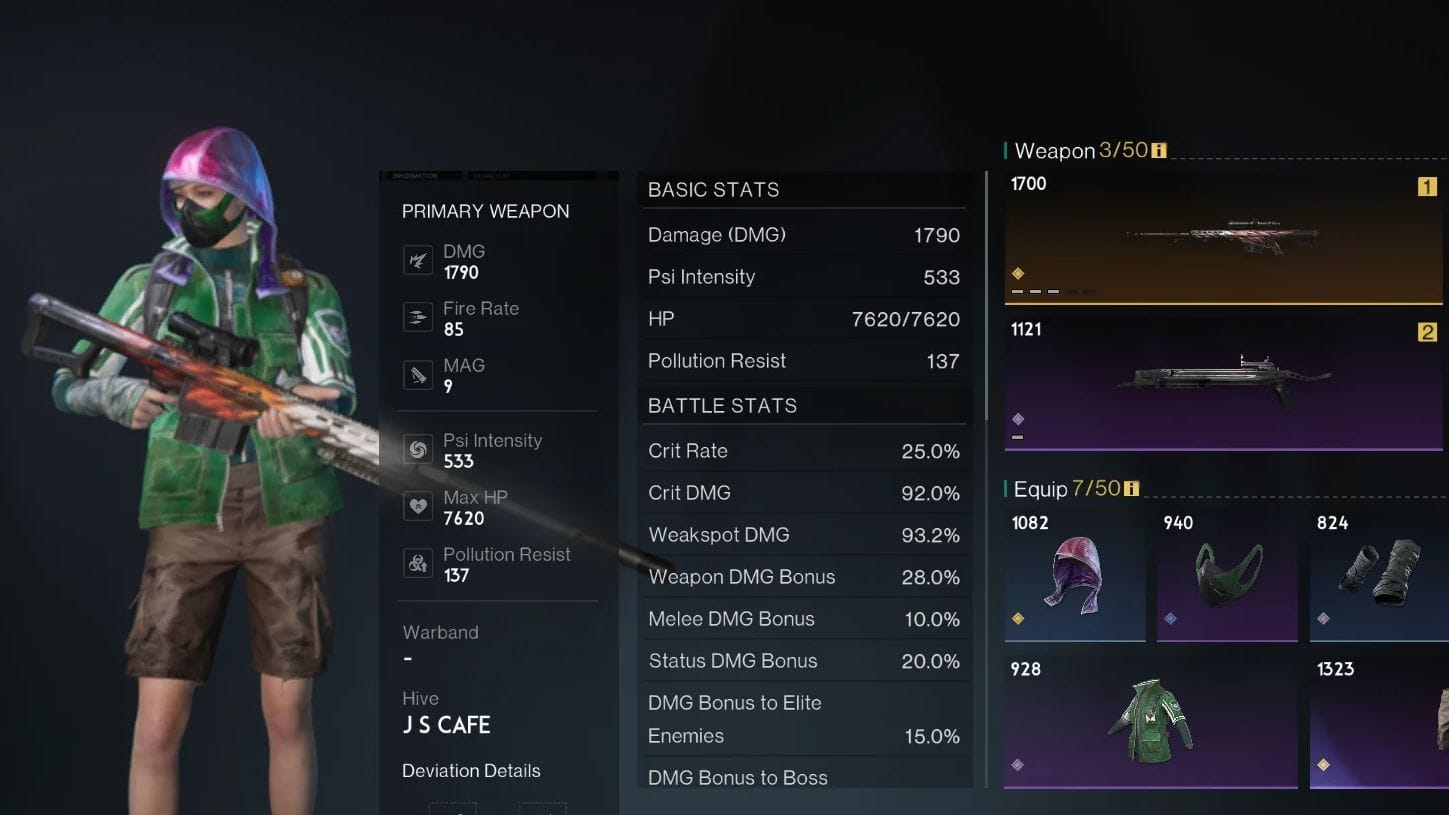Click the pink hood equip item
The height and width of the screenshot is (815, 1449).
pyautogui.click(x=1075, y=575)
